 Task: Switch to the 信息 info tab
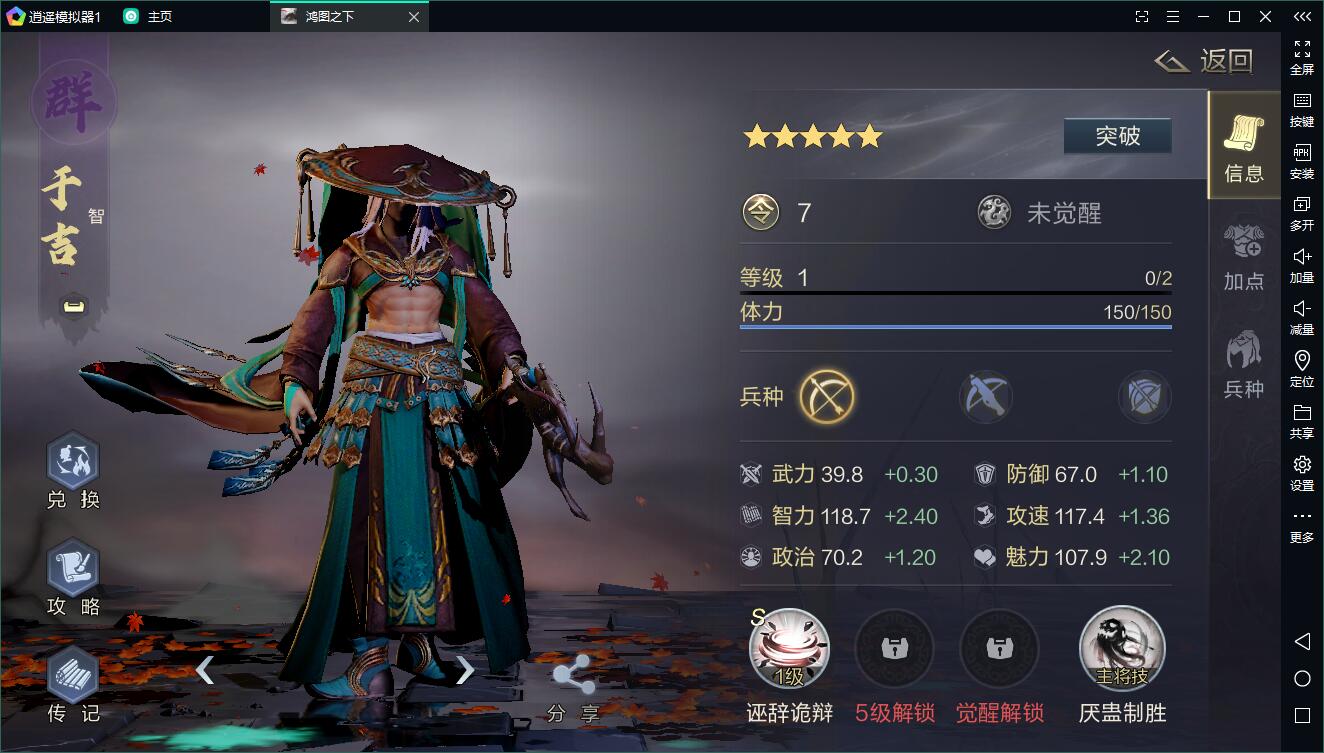click(1243, 147)
